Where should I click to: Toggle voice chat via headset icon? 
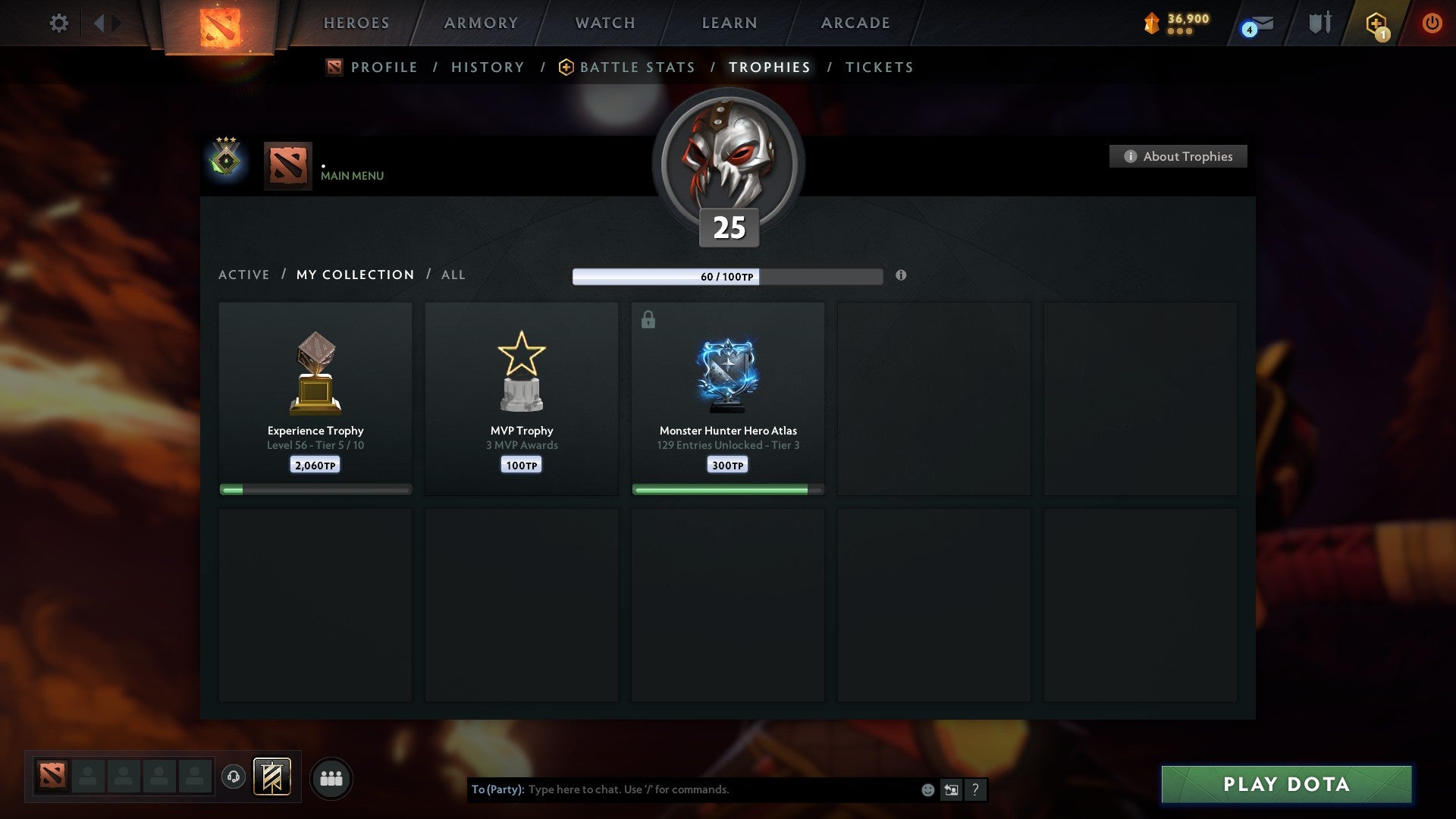[234, 777]
